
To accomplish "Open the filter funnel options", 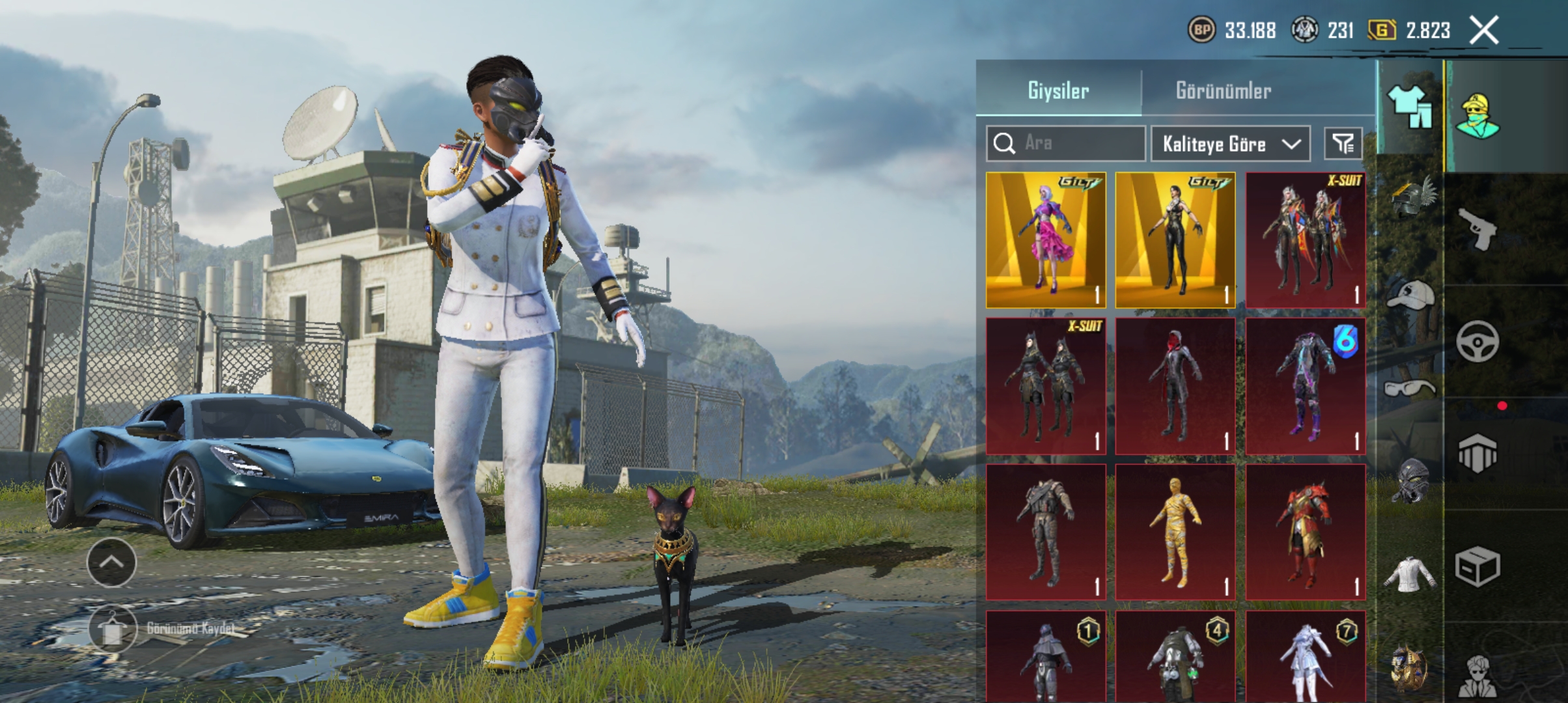I will (x=1343, y=143).
